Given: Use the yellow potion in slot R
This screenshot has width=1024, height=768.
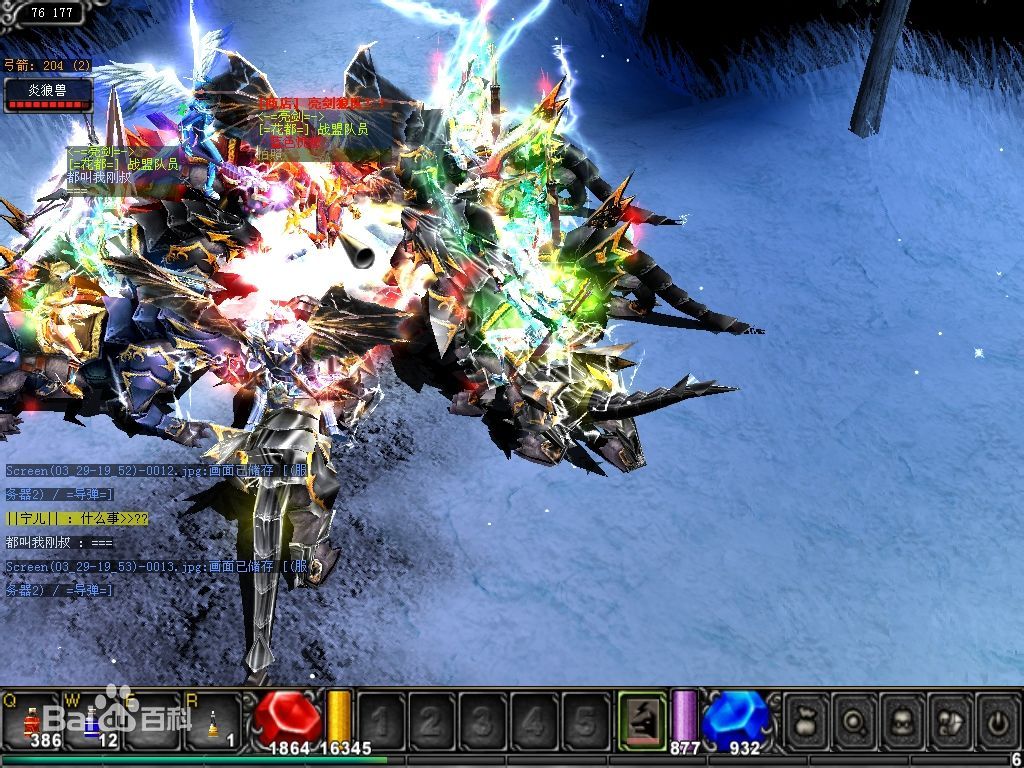Looking at the screenshot, I should coord(212,719).
